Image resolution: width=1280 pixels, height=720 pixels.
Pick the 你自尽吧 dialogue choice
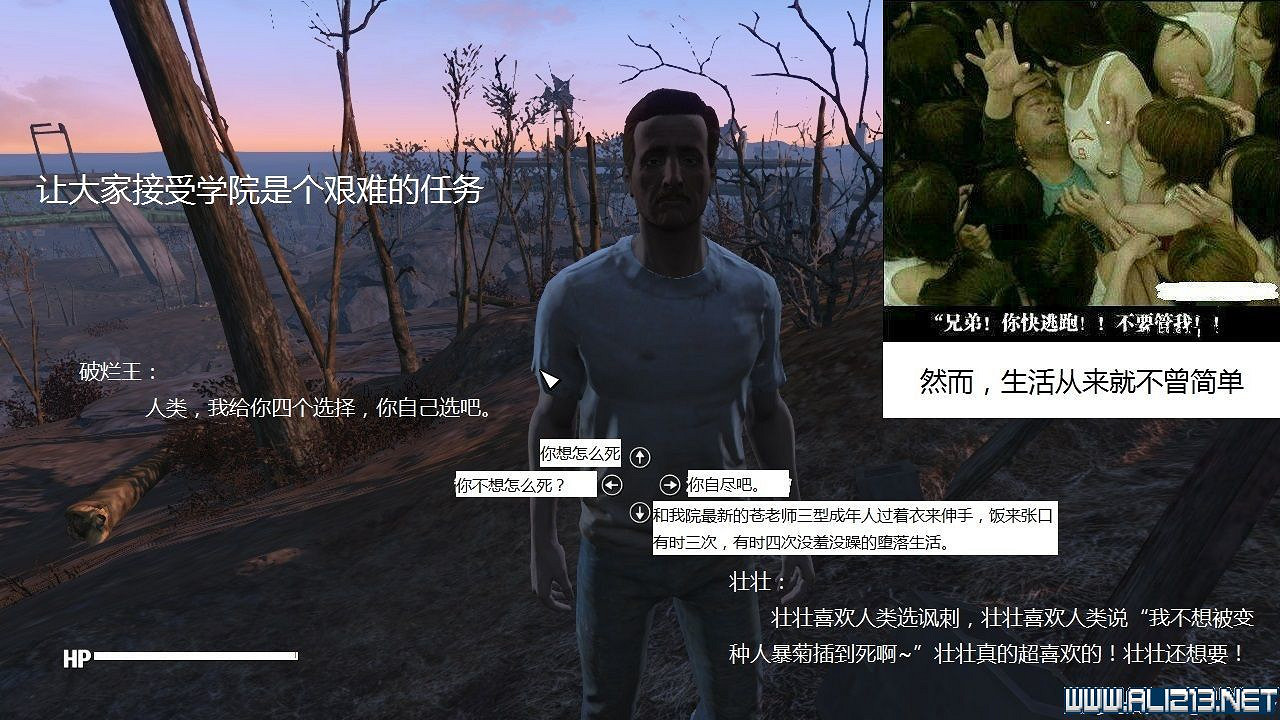[724, 484]
